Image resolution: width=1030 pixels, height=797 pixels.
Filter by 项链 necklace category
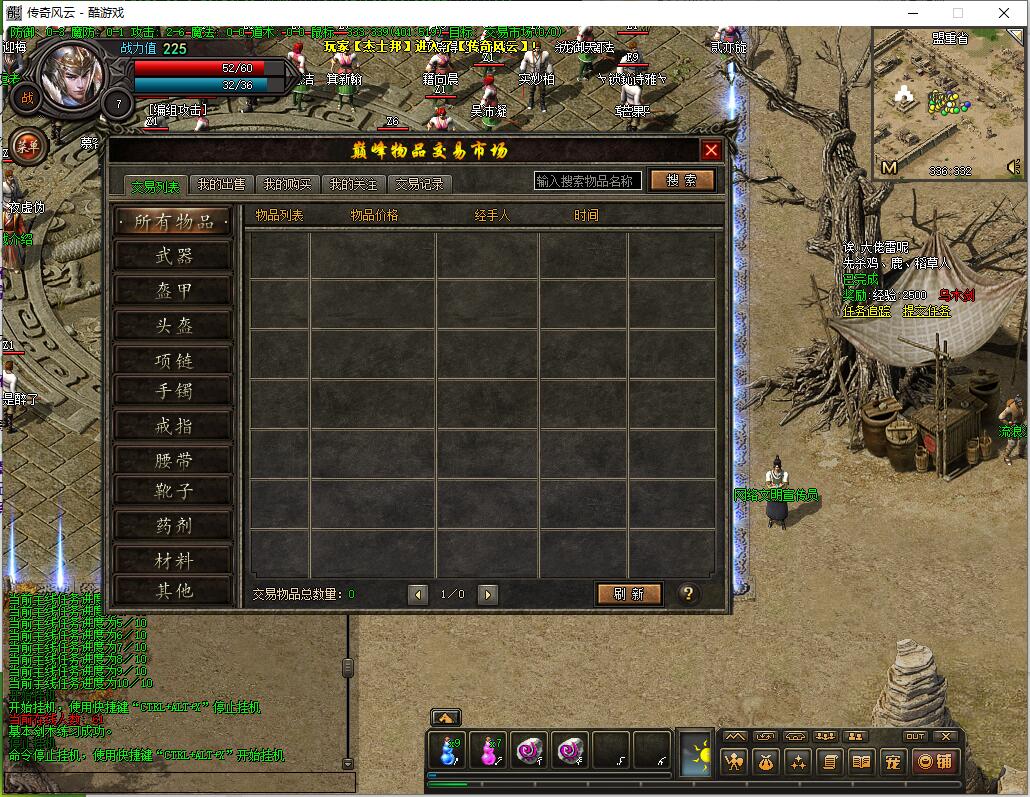tap(174, 361)
